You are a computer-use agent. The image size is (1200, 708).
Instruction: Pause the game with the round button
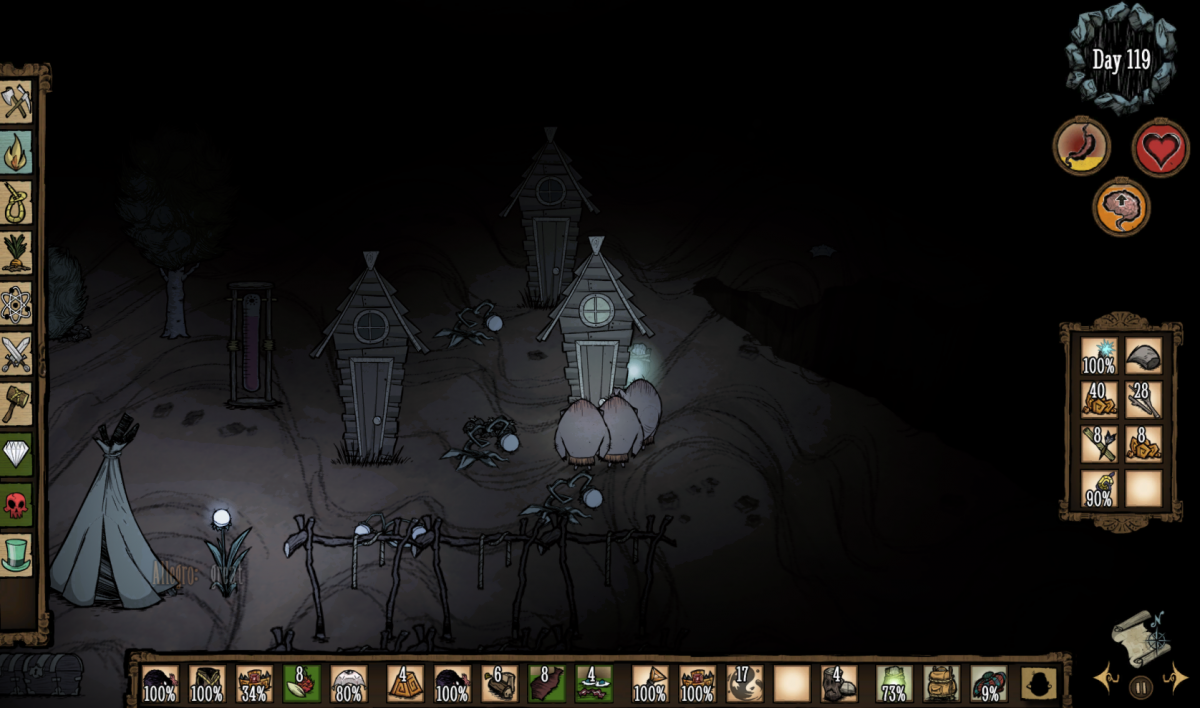click(1141, 687)
